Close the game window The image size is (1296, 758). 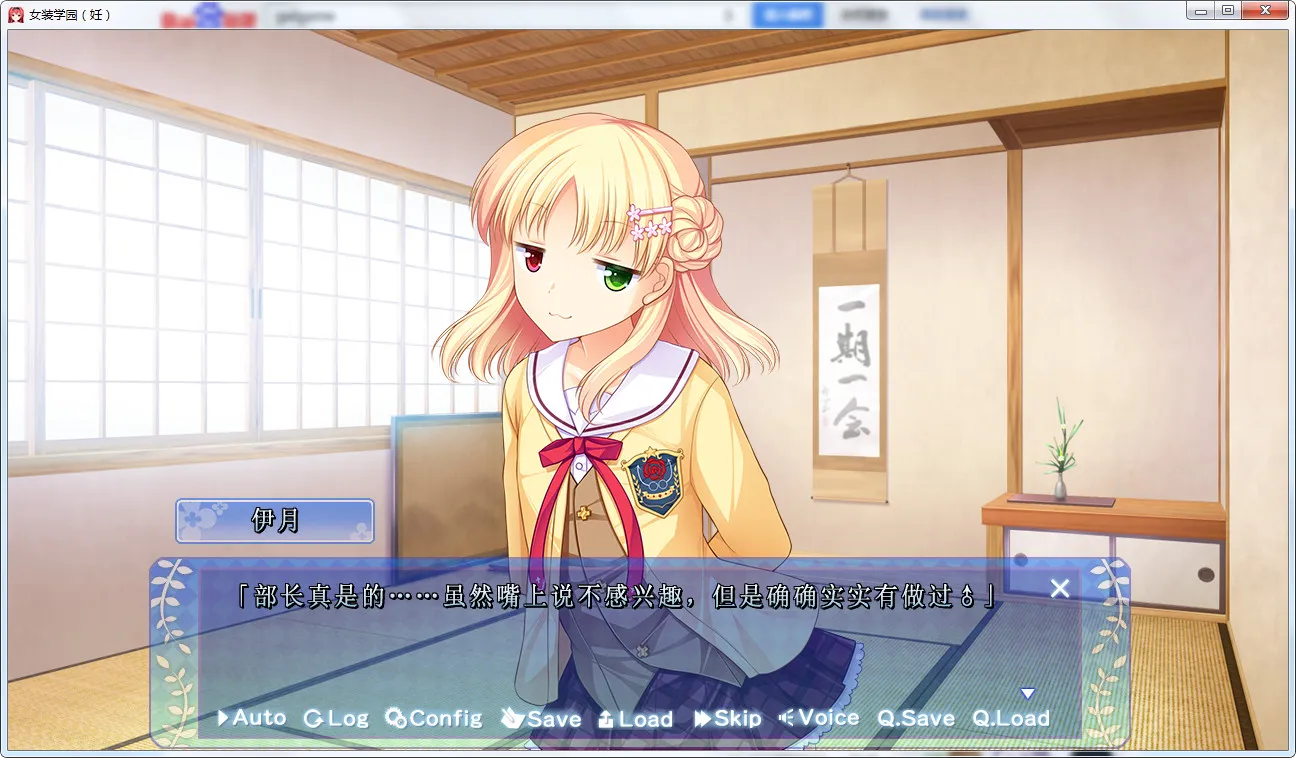coord(1264,10)
